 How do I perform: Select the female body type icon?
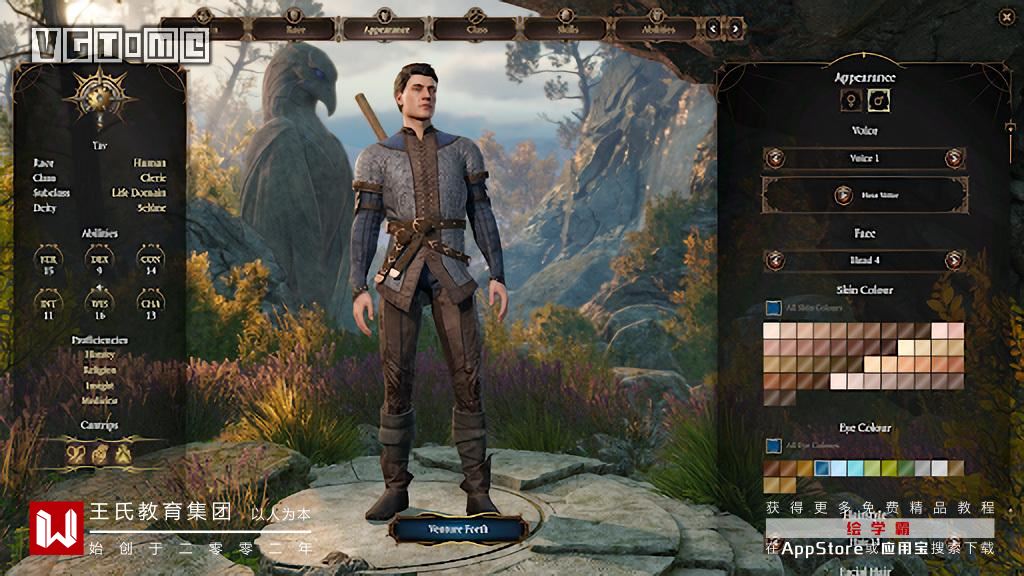(851, 100)
